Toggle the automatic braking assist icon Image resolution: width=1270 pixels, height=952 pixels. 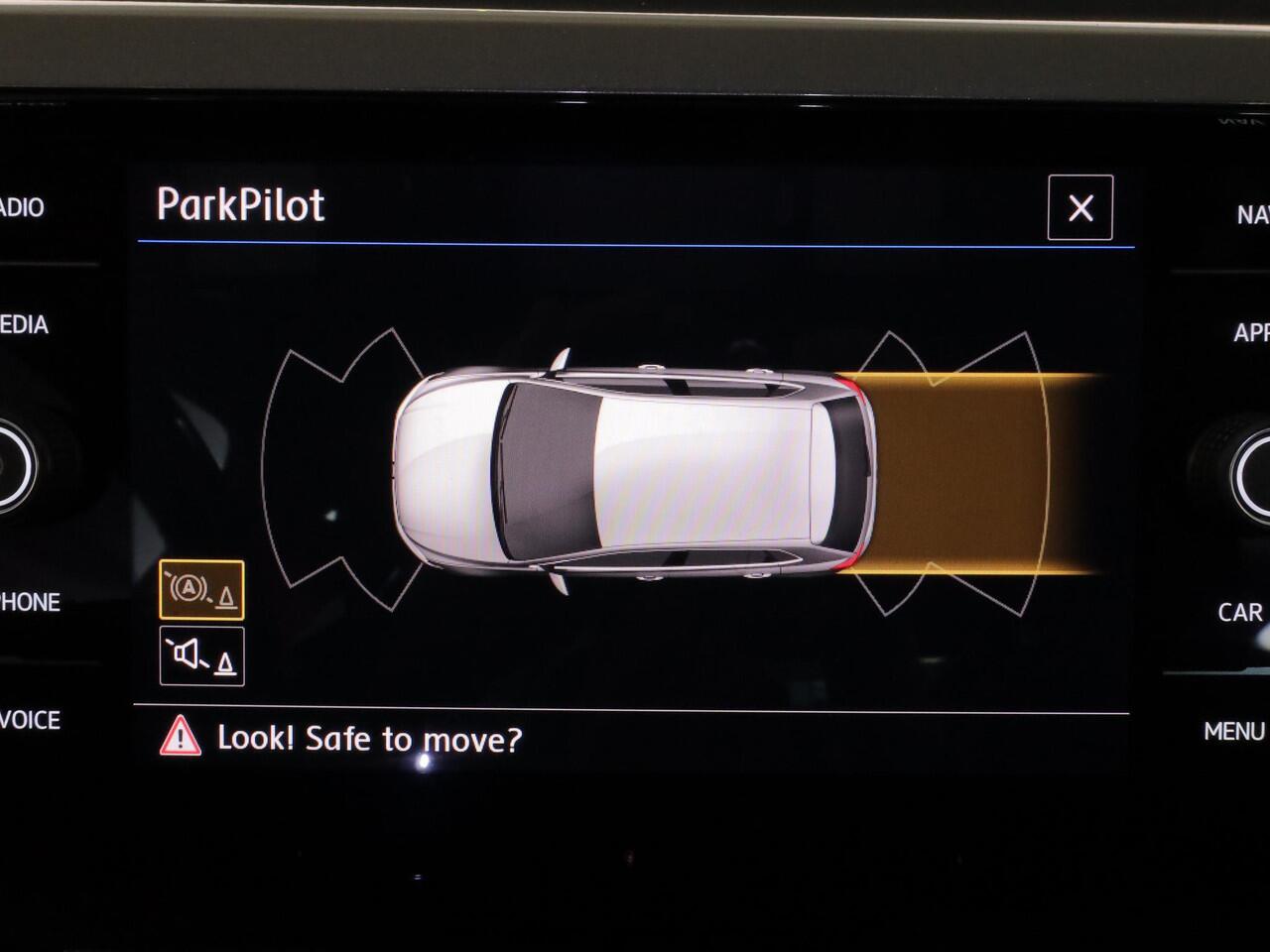click(201, 590)
